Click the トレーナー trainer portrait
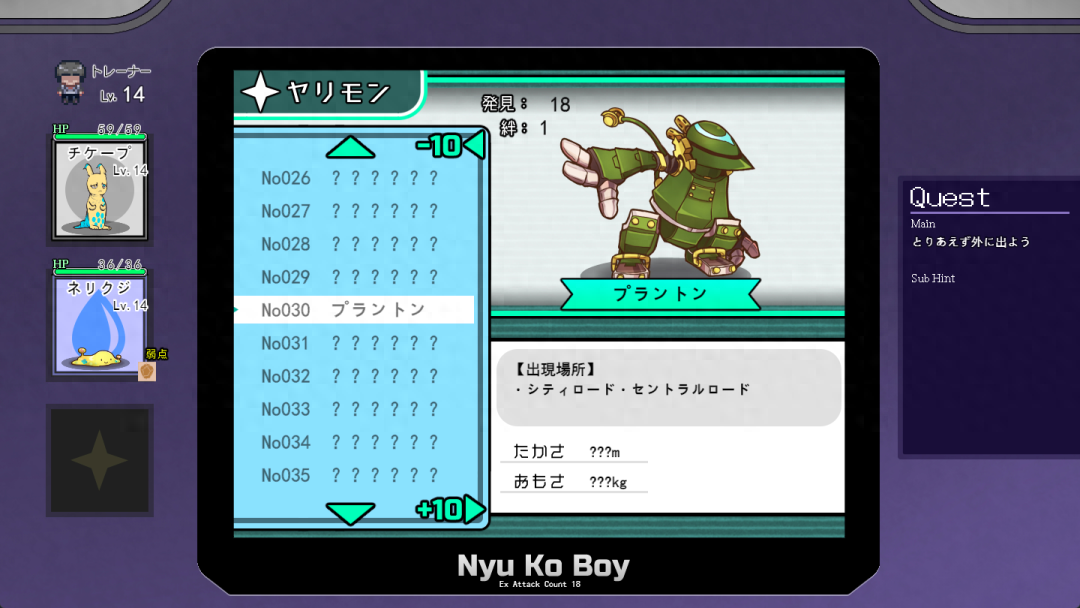This screenshot has width=1080, height=608. pos(71,82)
